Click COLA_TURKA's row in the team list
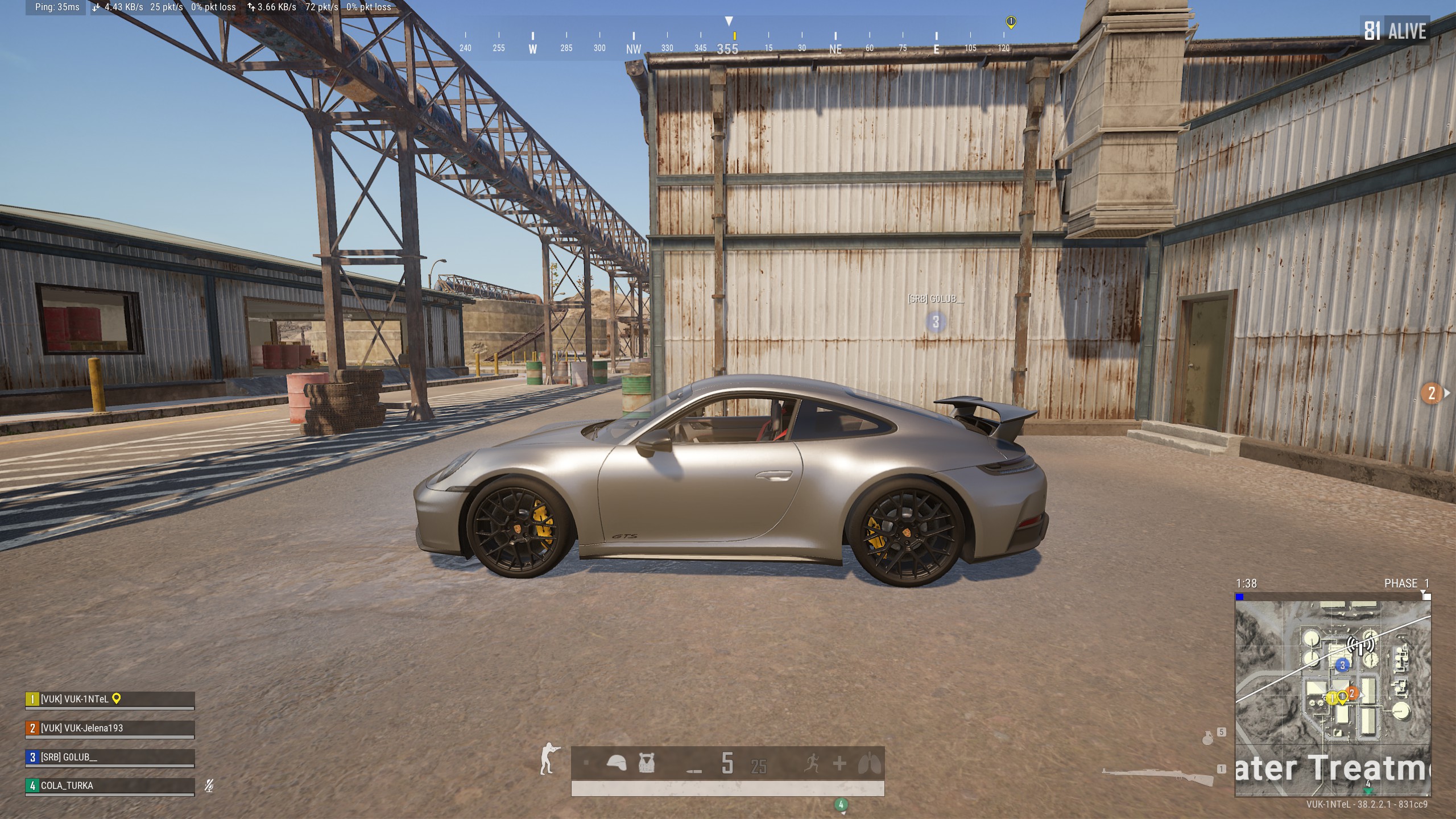The height and width of the screenshot is (819, 1456). (109, 785)
